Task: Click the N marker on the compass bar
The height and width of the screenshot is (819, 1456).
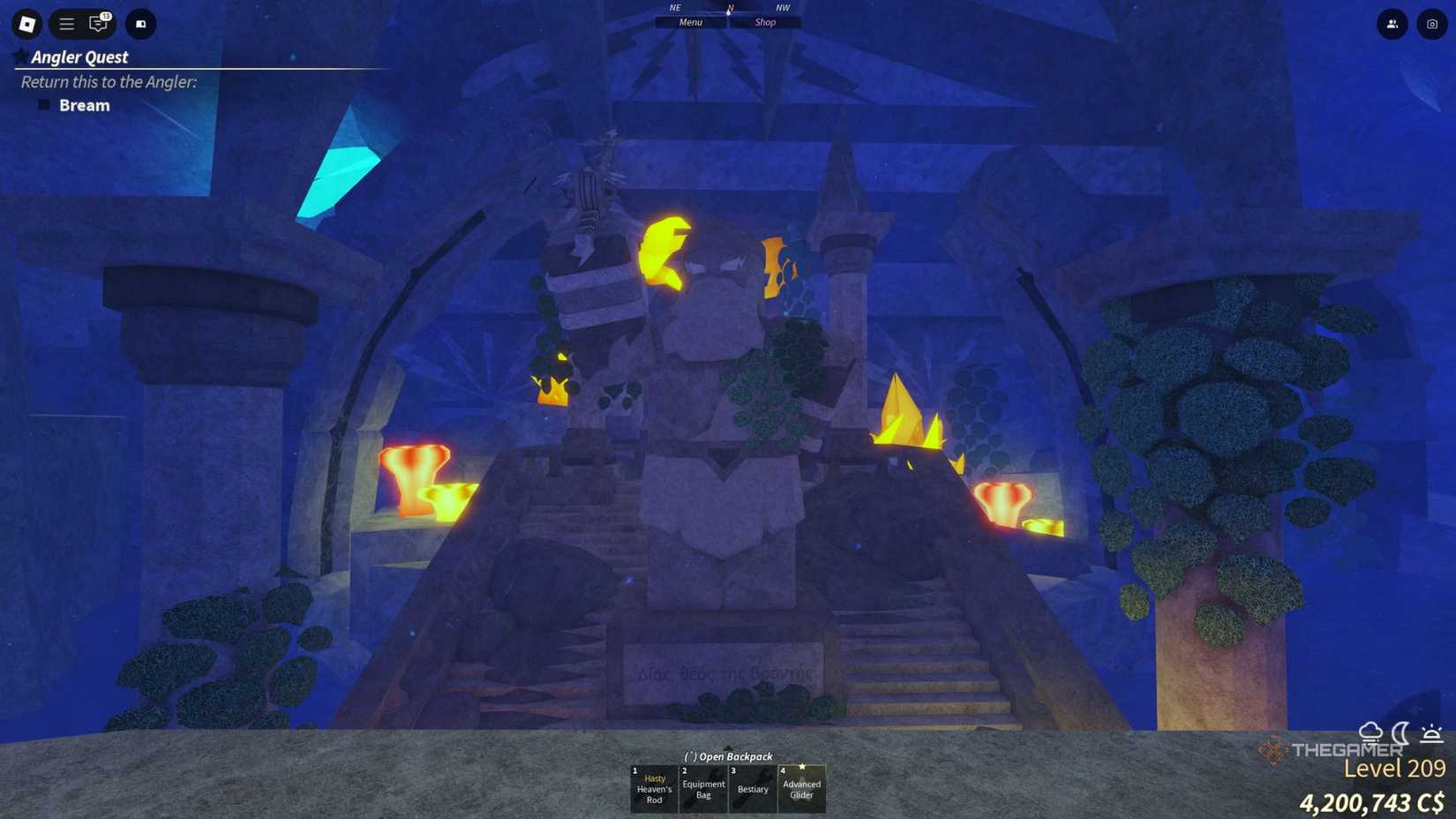Action: point(729,7)
